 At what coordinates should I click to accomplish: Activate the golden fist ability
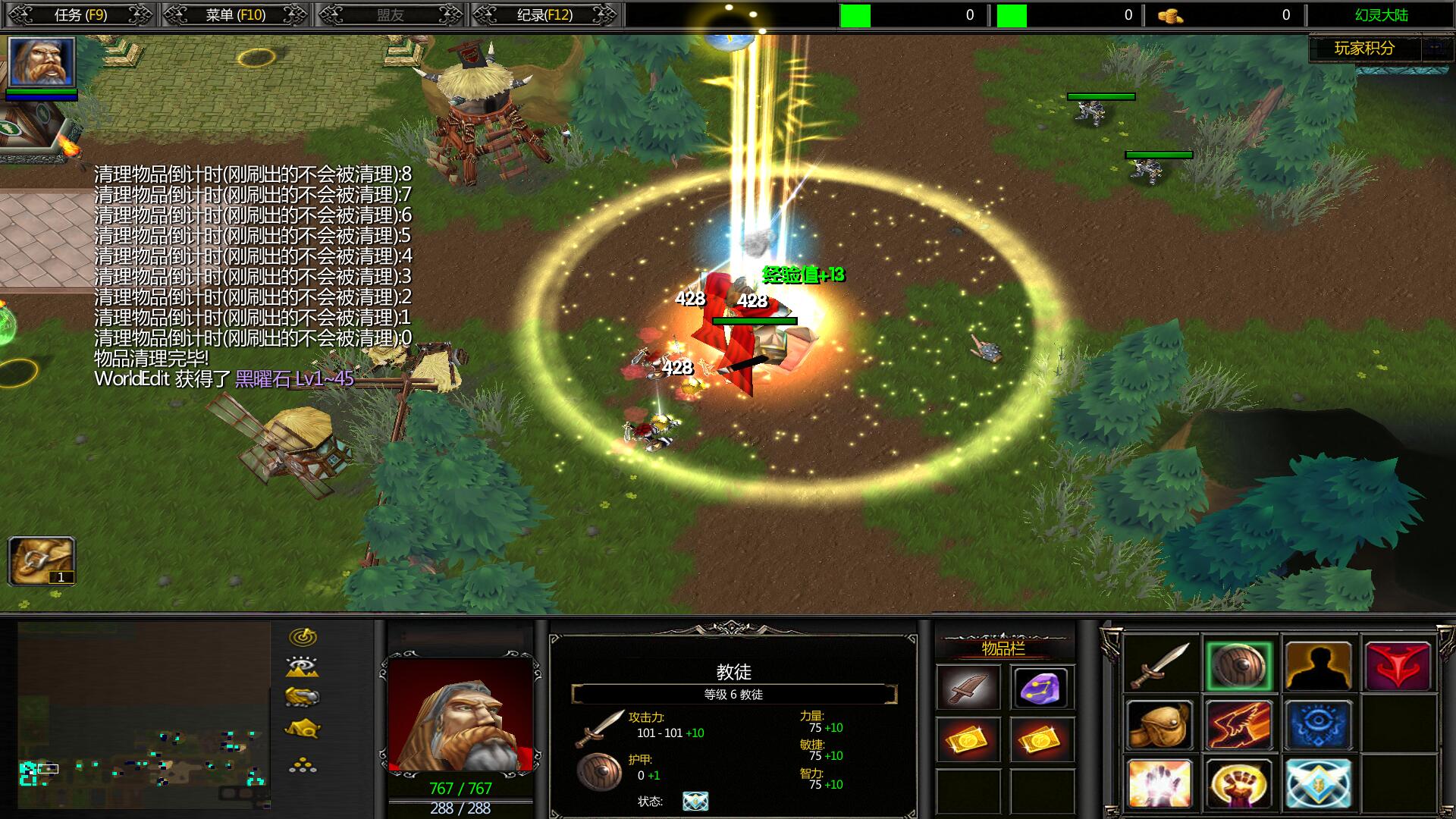[1238, 783]
